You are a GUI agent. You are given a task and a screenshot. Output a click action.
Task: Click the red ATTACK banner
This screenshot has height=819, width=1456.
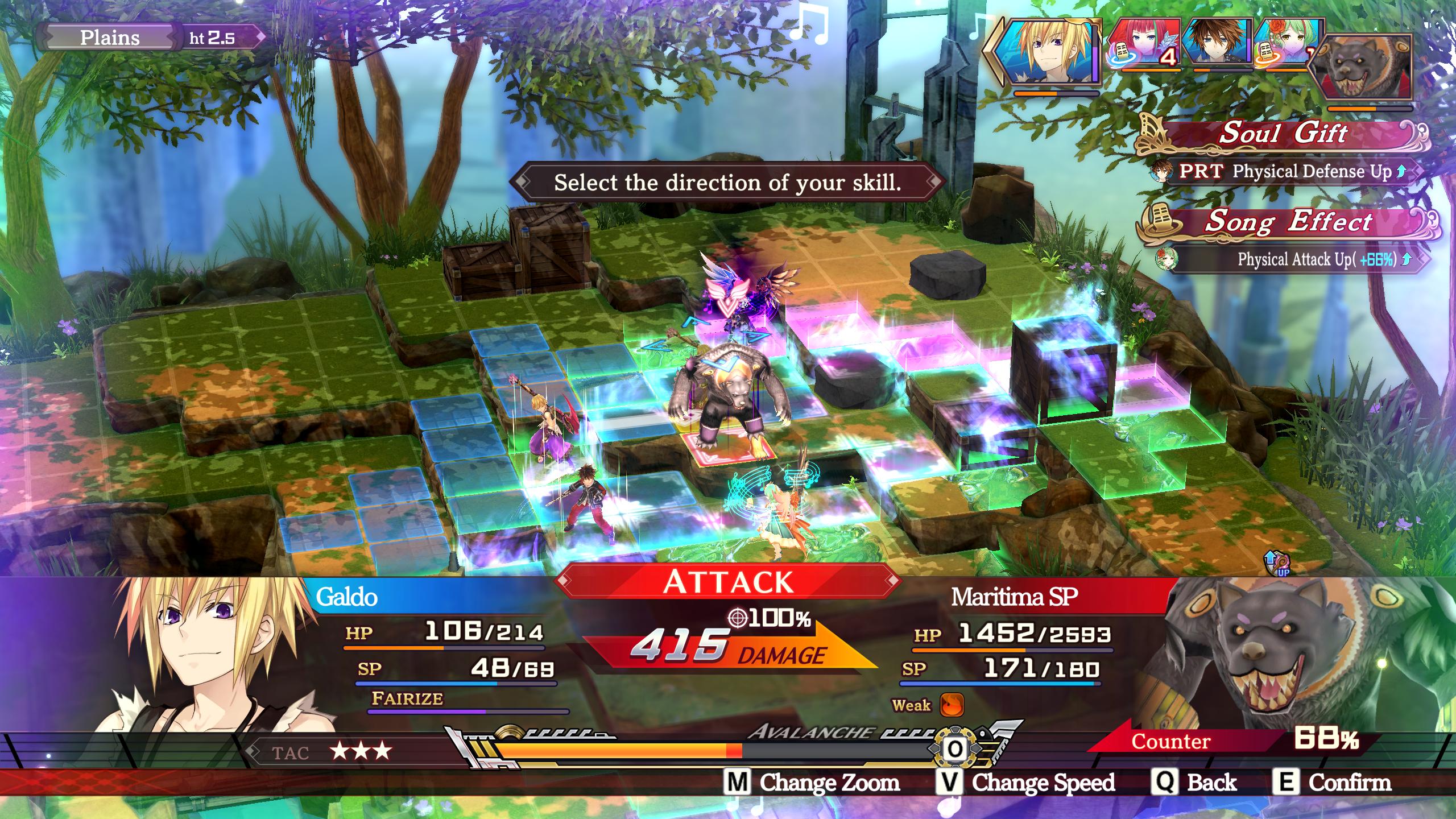728,581
